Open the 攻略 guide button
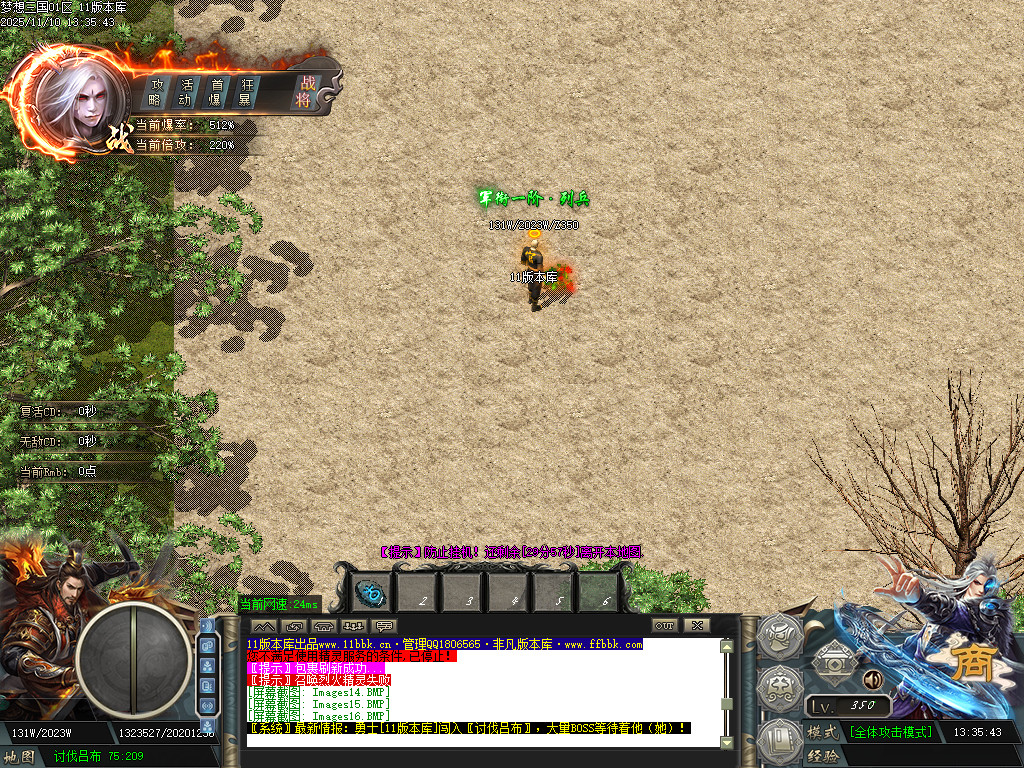The width and height of the screenshot is (1024, 768). (x=156, y=91)
